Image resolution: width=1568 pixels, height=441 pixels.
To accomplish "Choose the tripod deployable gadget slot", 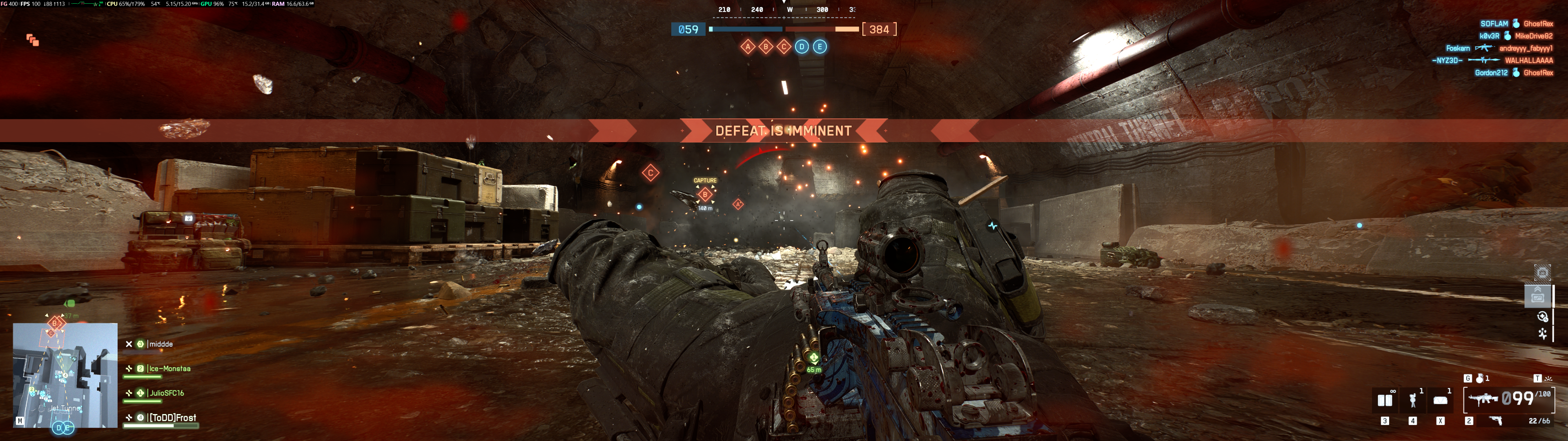I will point(1413,400).
